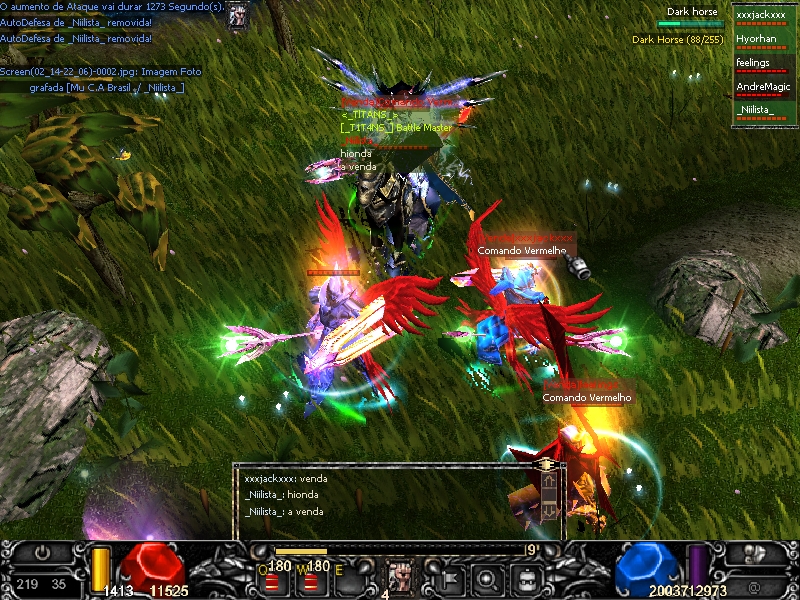The height and width of the screenshot is (600, 800).
Task: Select party member xxxjackxxx
Action: point(761,15)
